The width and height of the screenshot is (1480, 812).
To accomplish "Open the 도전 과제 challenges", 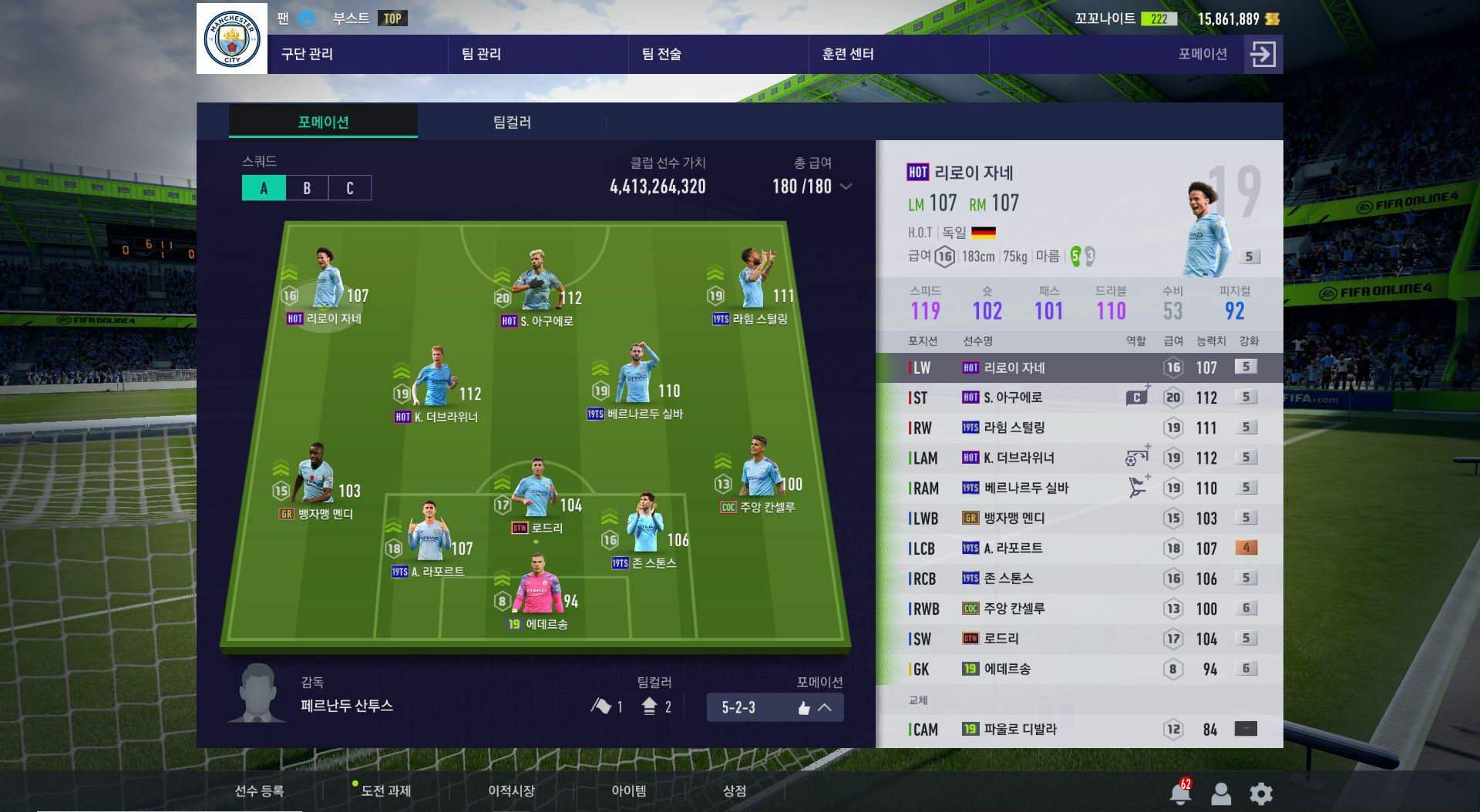I will (385, 791).
